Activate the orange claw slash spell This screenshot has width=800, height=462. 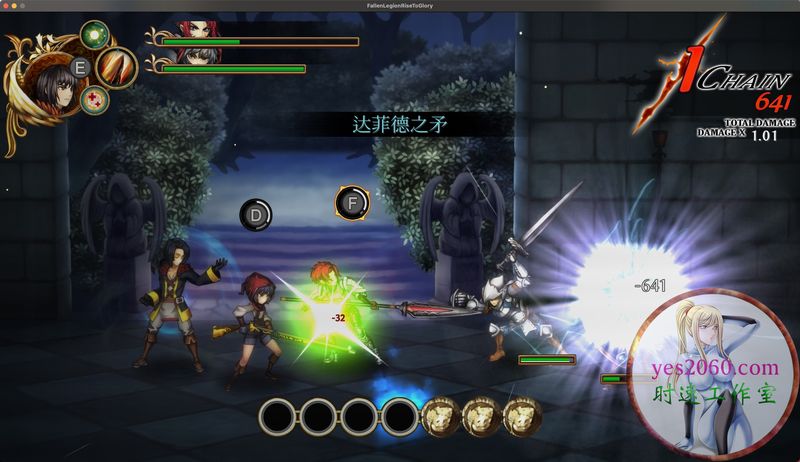[118, 67]
